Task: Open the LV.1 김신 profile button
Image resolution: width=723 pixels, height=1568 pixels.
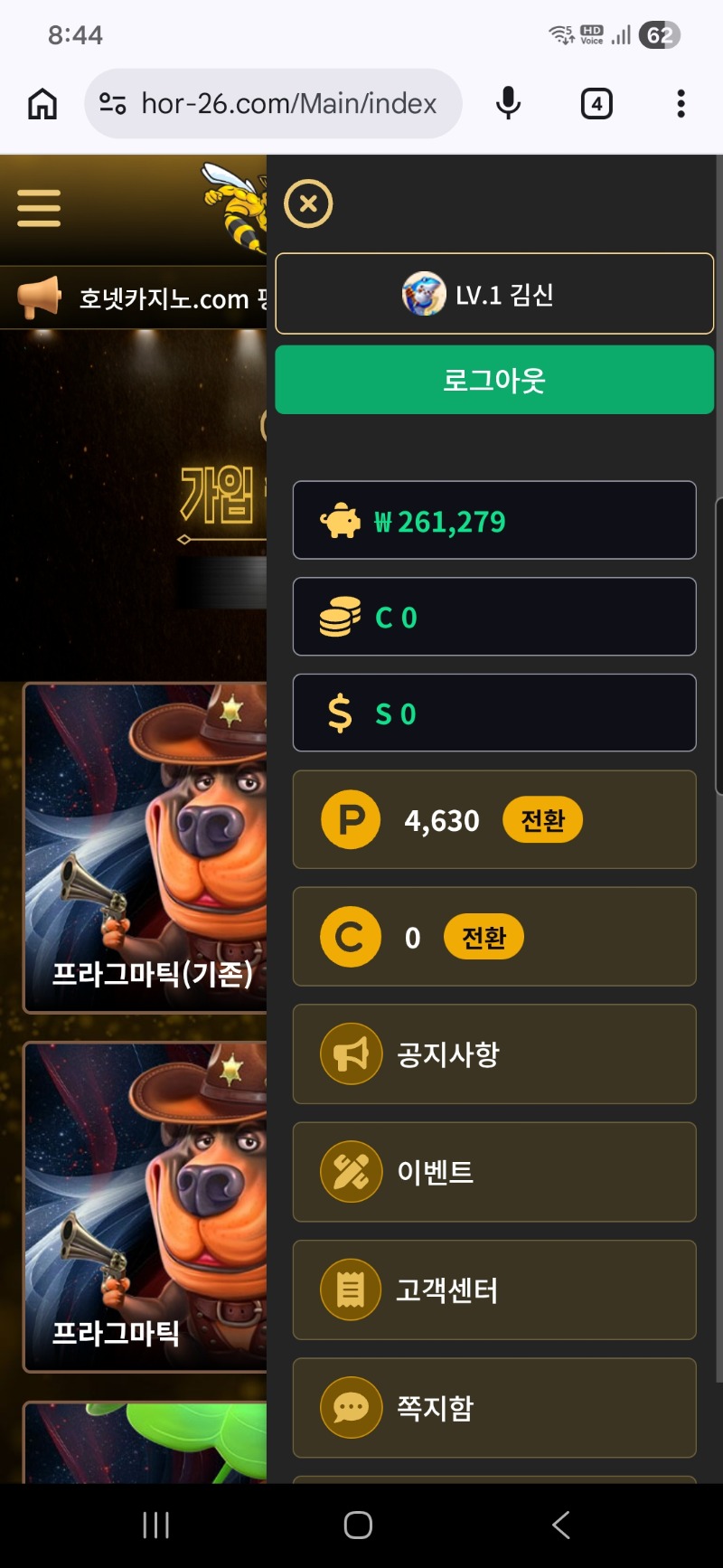Action: 494,294
